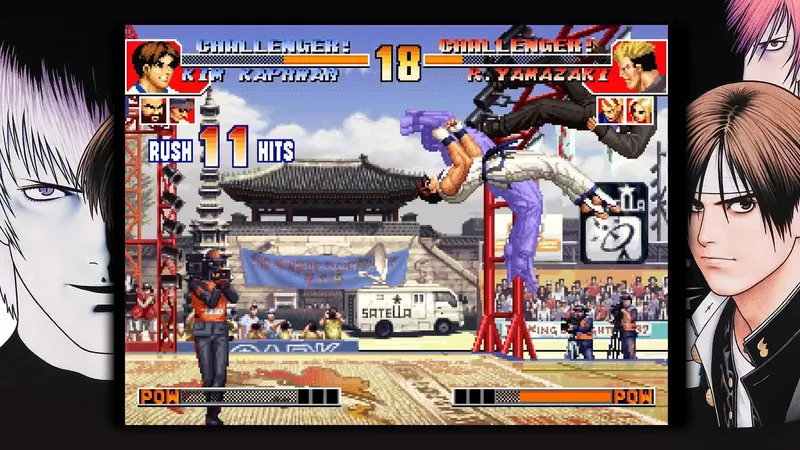Select the teammate portrait beside the bald fighter
This screenshot has width=800, height=450.
point(182,110)
